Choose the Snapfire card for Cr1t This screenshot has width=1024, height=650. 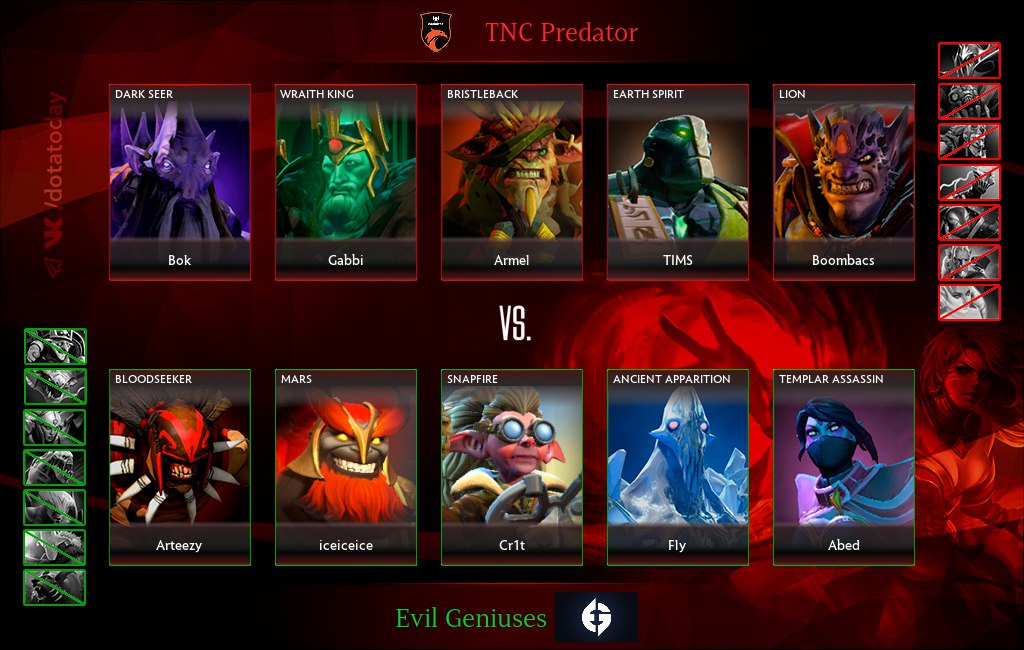[512, 467]
